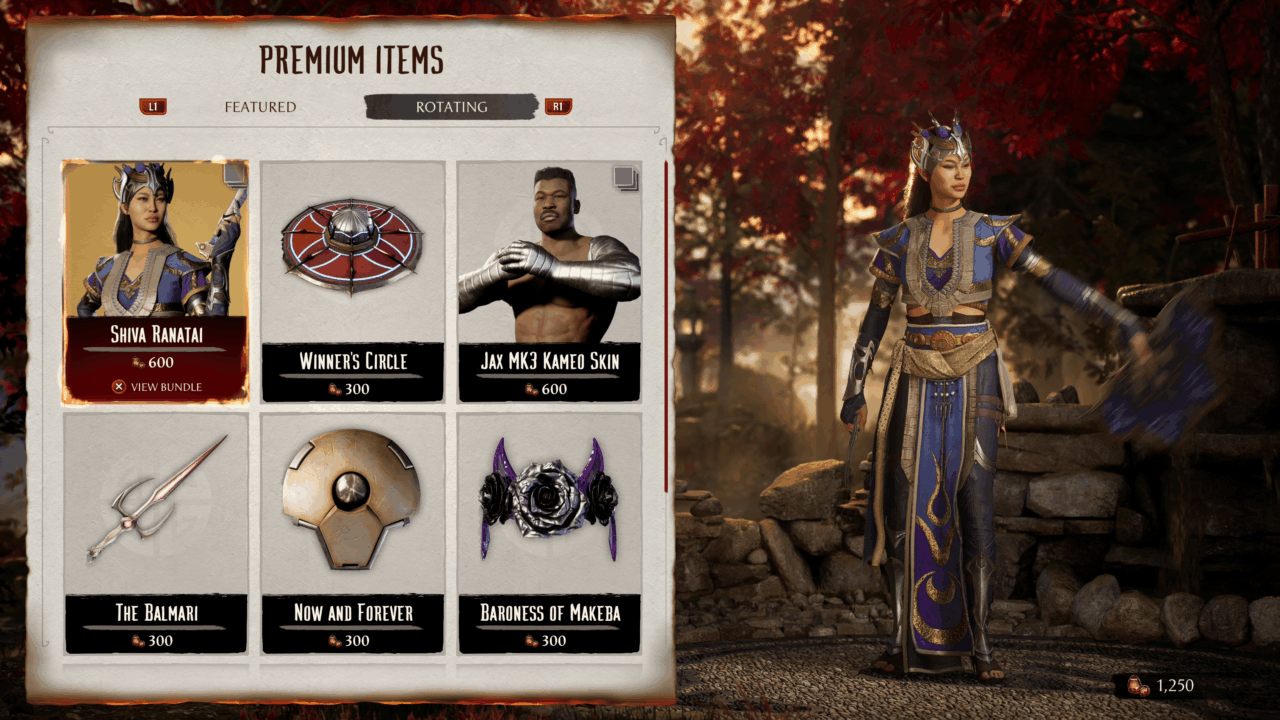Choose the Baroness of Makeba item
The width and height of the screenshot is (1280, 720).
[549, 533]
